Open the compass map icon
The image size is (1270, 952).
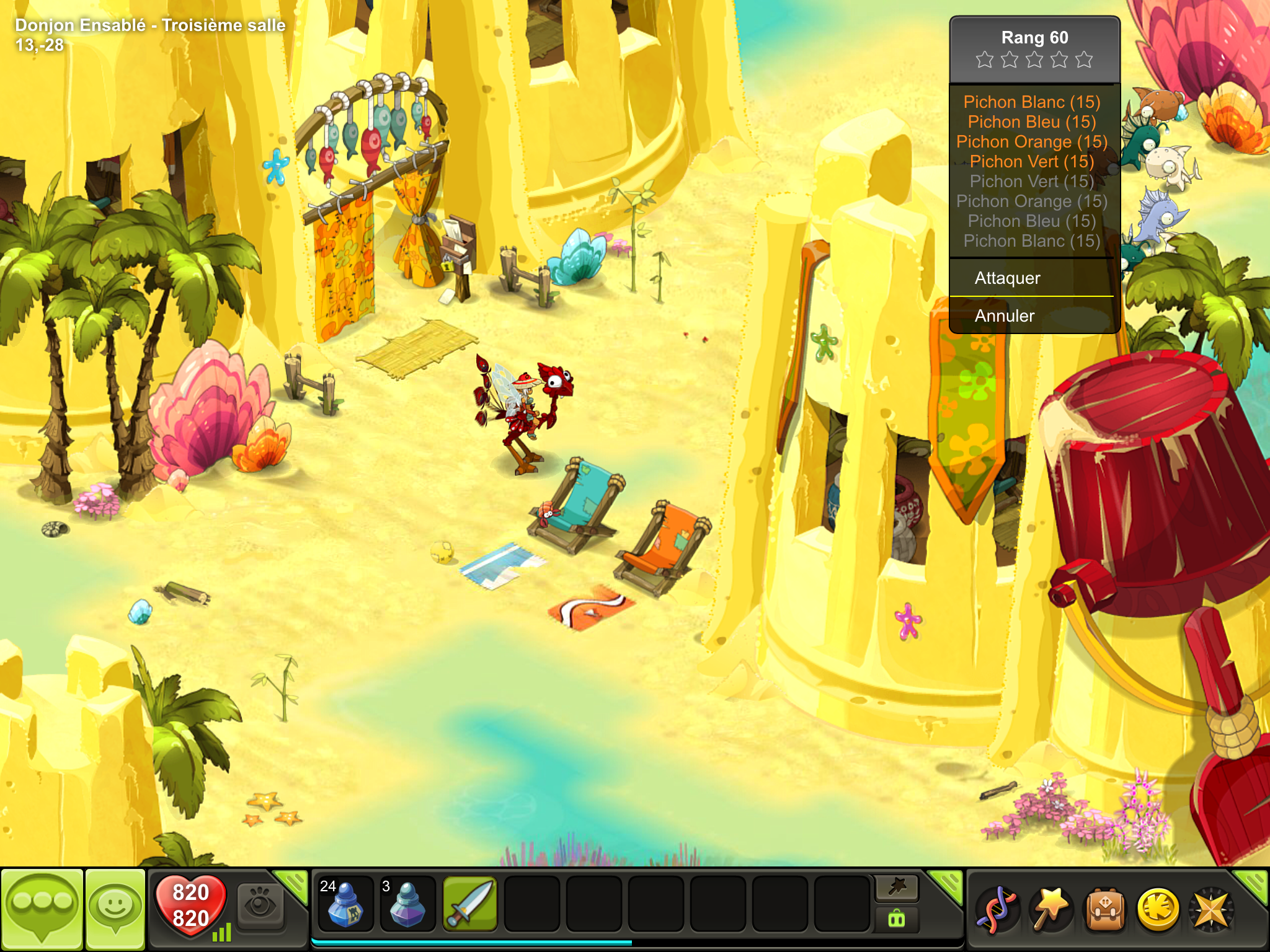pos(1210,910)
